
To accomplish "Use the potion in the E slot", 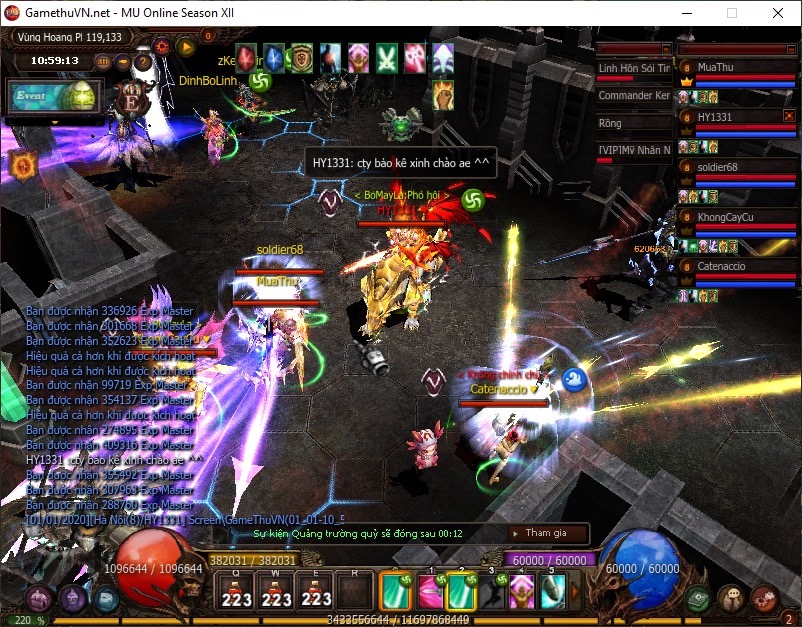I will [316, 591].
